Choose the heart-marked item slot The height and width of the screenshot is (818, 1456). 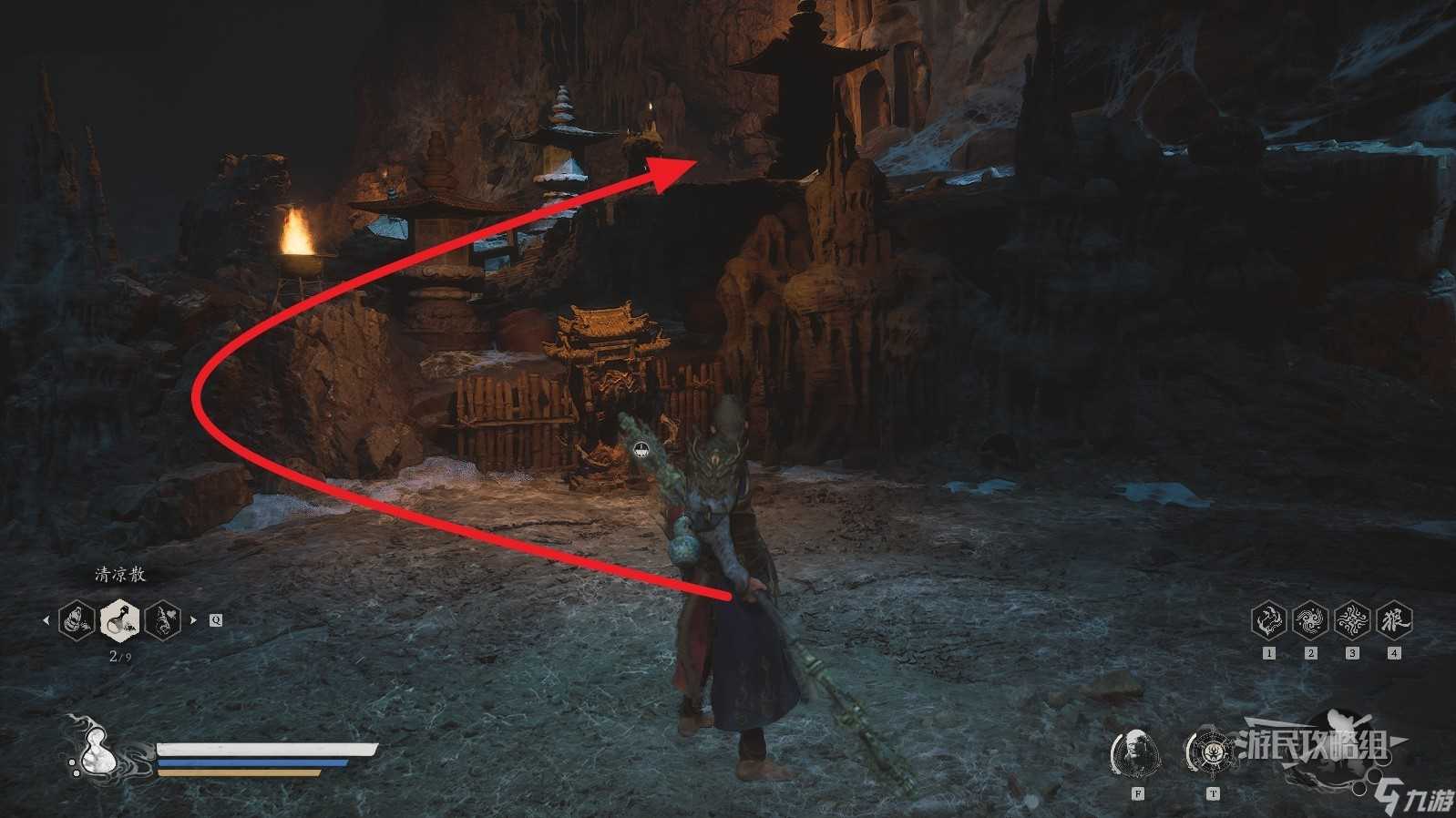point(162,620)
